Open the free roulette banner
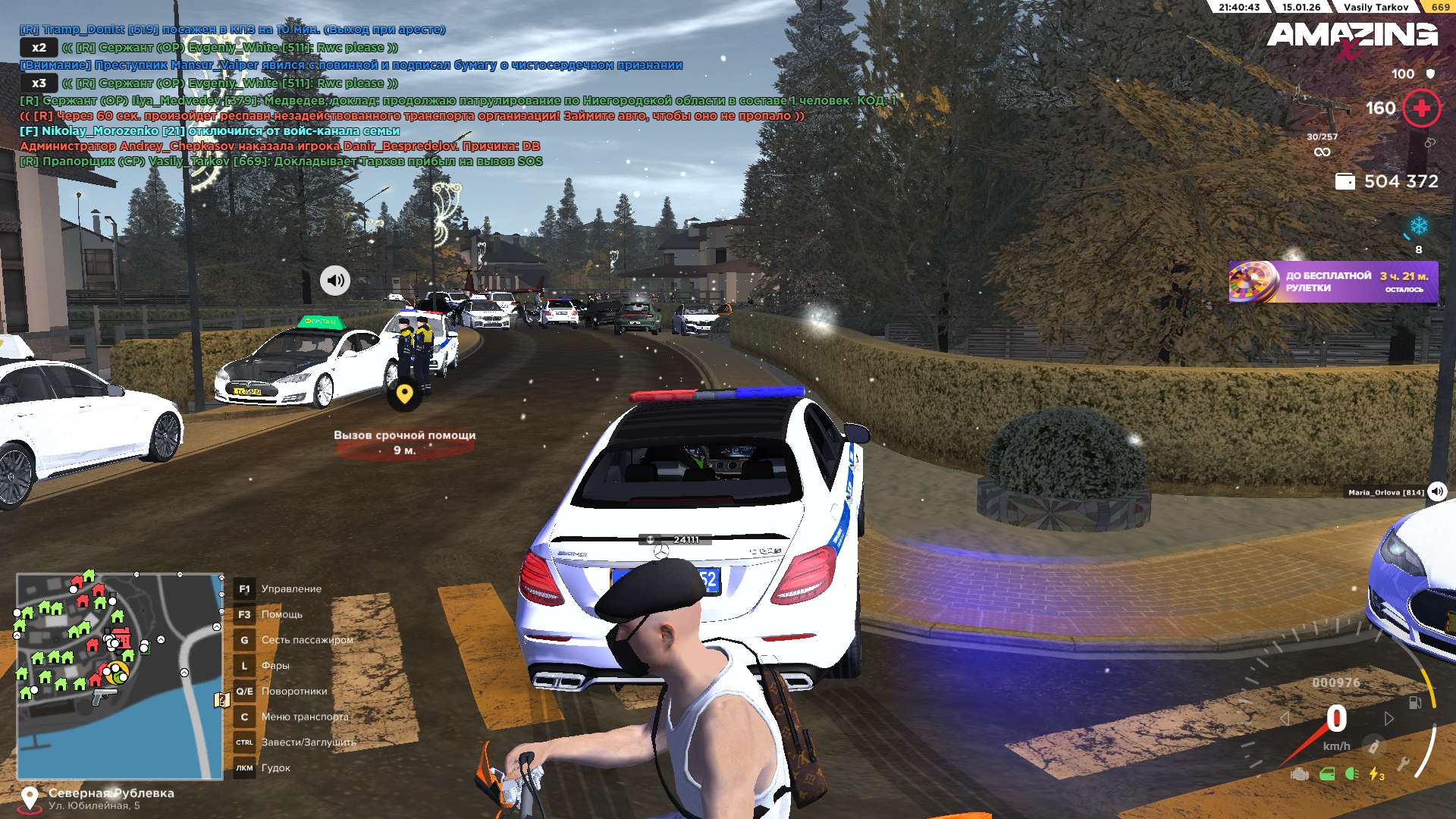1456x819 pixels. [1332, 282]
